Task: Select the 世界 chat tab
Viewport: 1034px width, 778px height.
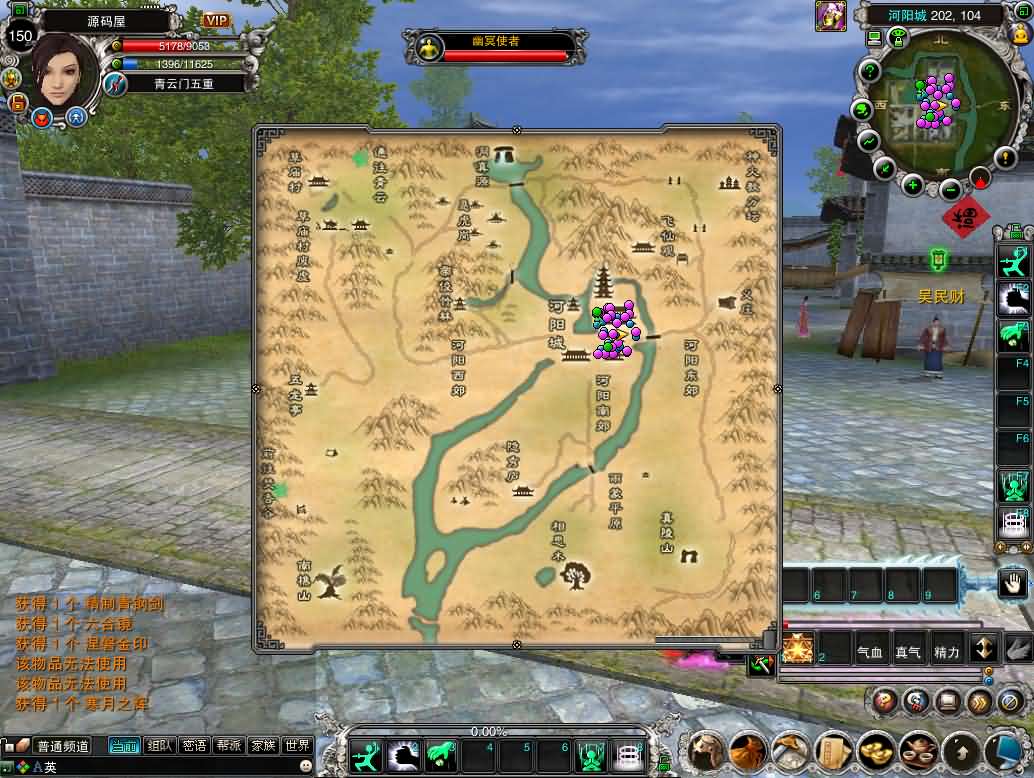Action: click(x=297, y=745)
